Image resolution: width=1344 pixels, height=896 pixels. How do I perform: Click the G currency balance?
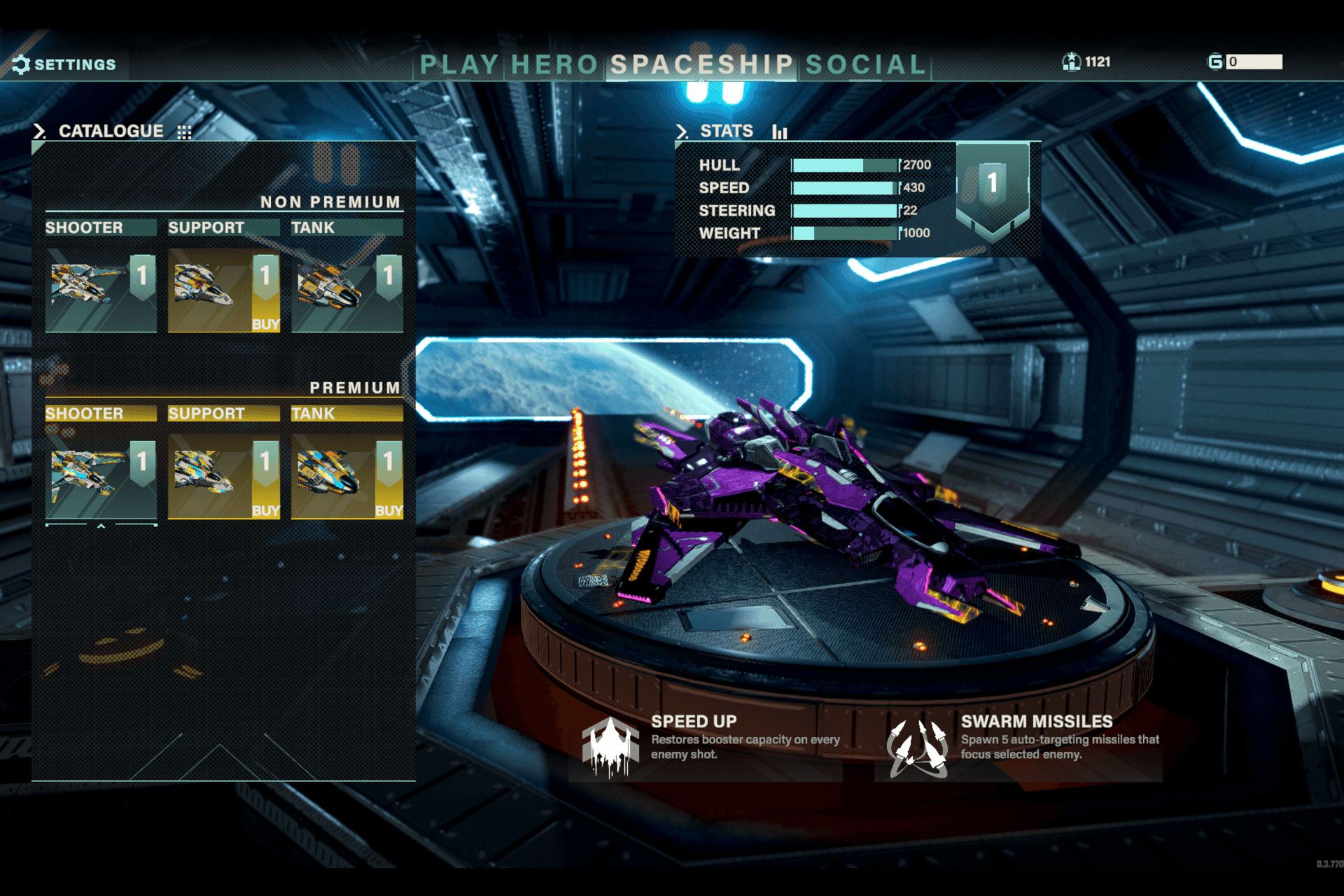[1245, 62]
